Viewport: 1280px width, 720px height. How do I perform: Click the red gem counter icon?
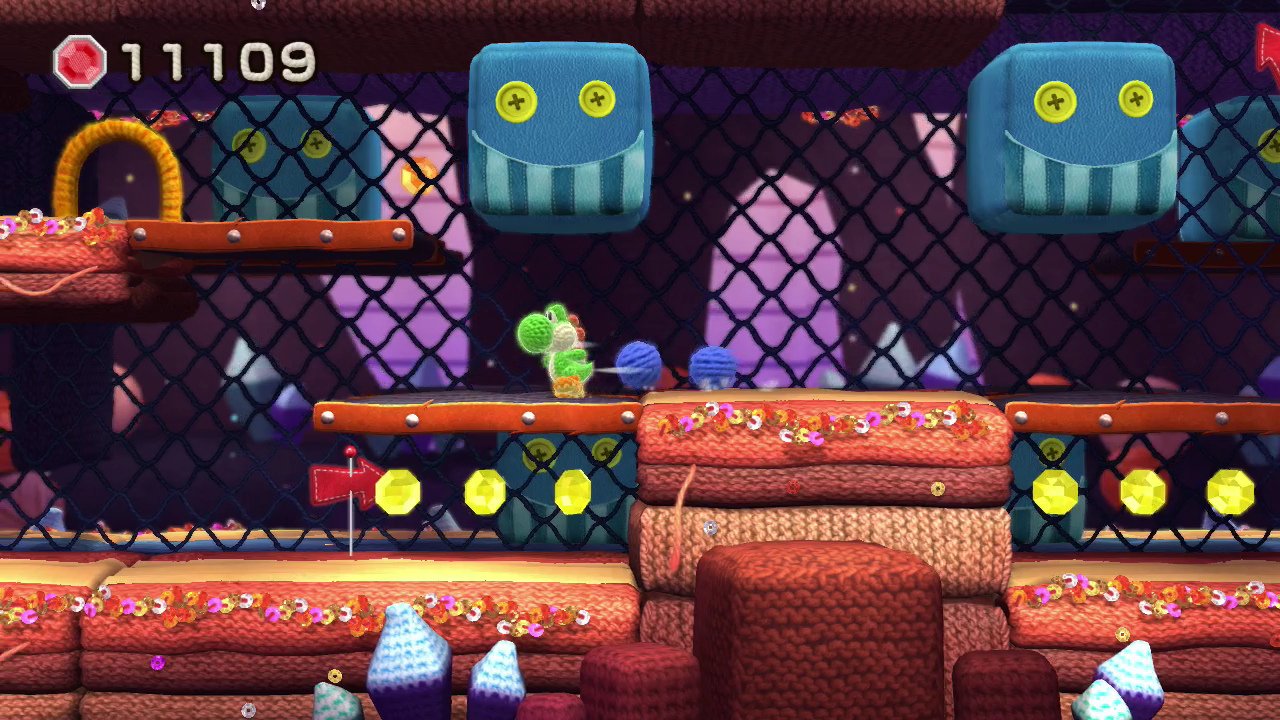tap(80, 63)
